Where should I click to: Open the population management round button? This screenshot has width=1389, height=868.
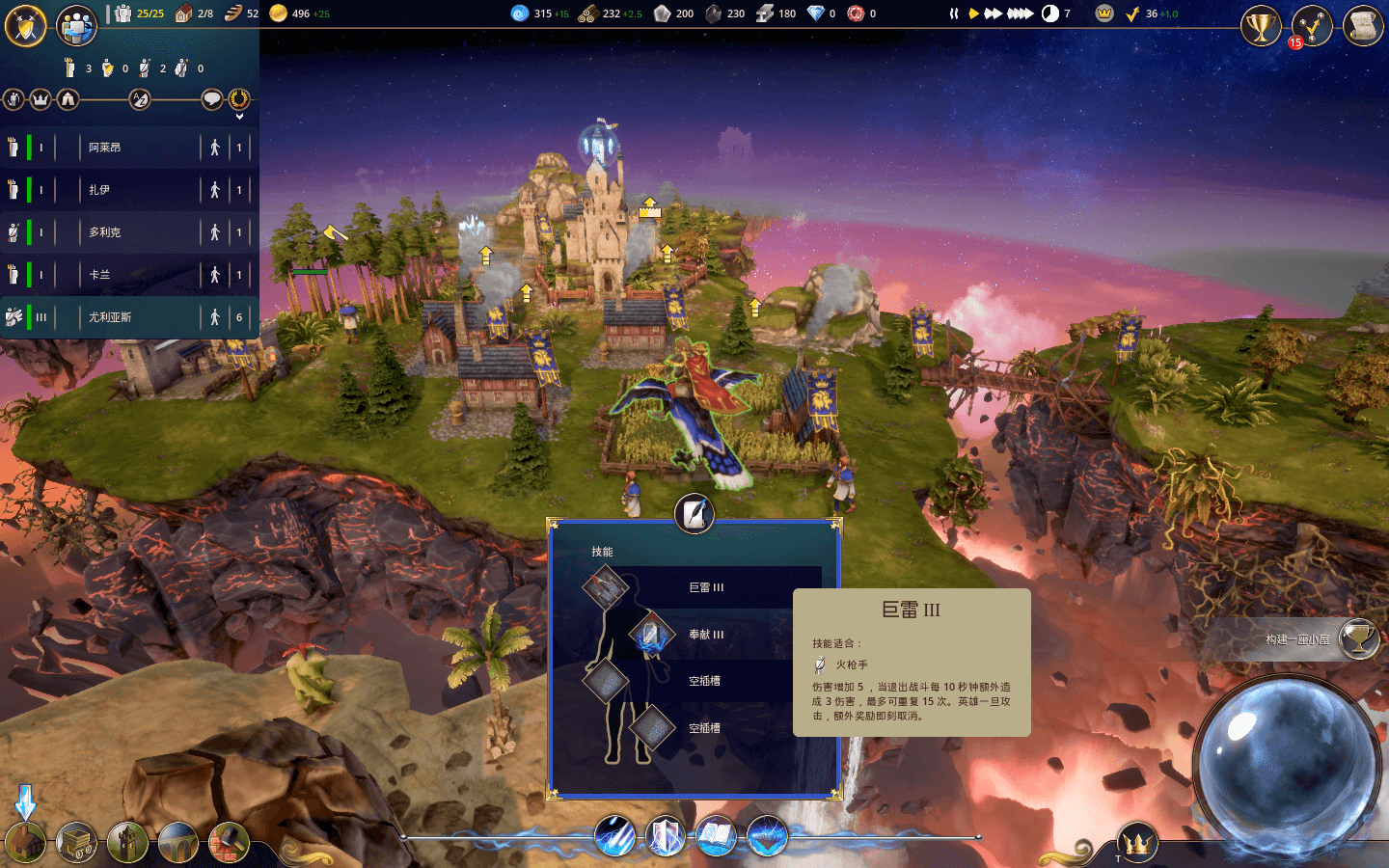(76, 26)
